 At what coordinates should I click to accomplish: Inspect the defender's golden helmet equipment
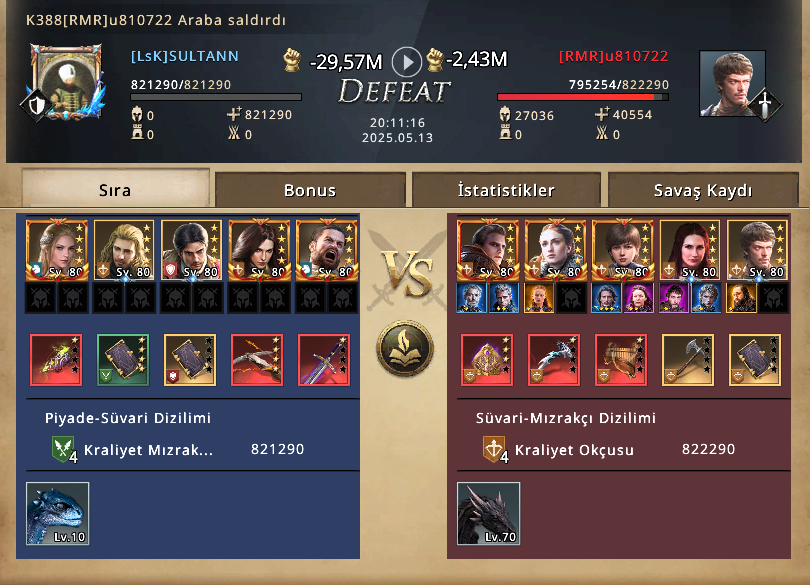click(487, 360)
